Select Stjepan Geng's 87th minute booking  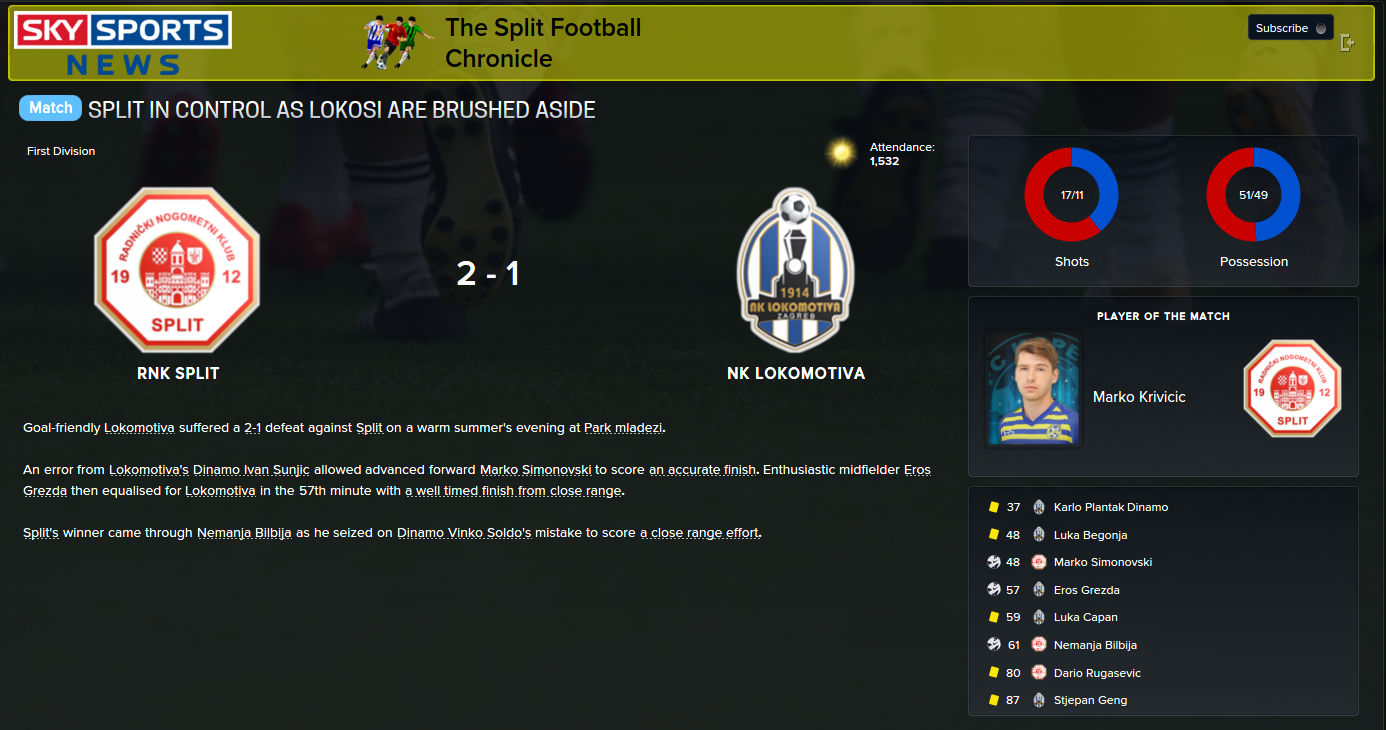click(x=1090, y=700)
